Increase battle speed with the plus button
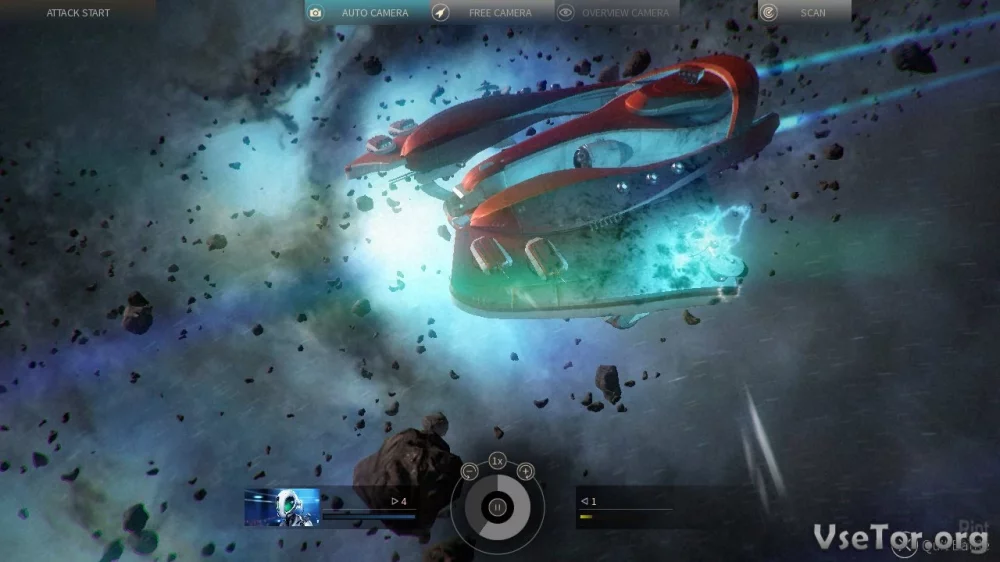The width and height of the screenshot is (1000, 562). pos(525,472)
